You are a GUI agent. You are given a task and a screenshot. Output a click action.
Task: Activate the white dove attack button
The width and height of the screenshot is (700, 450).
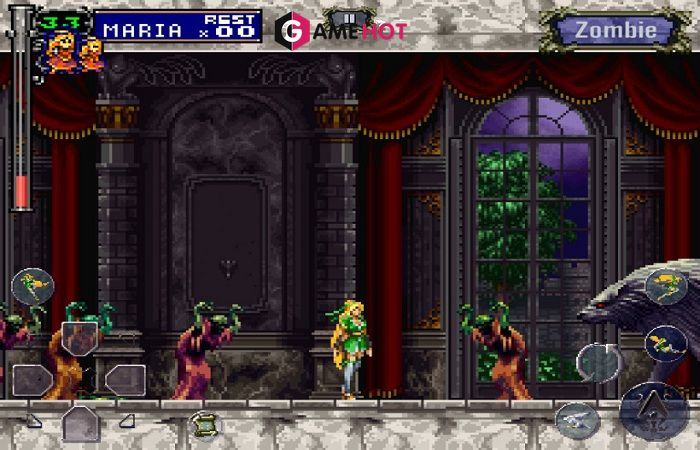coord(577,420)
